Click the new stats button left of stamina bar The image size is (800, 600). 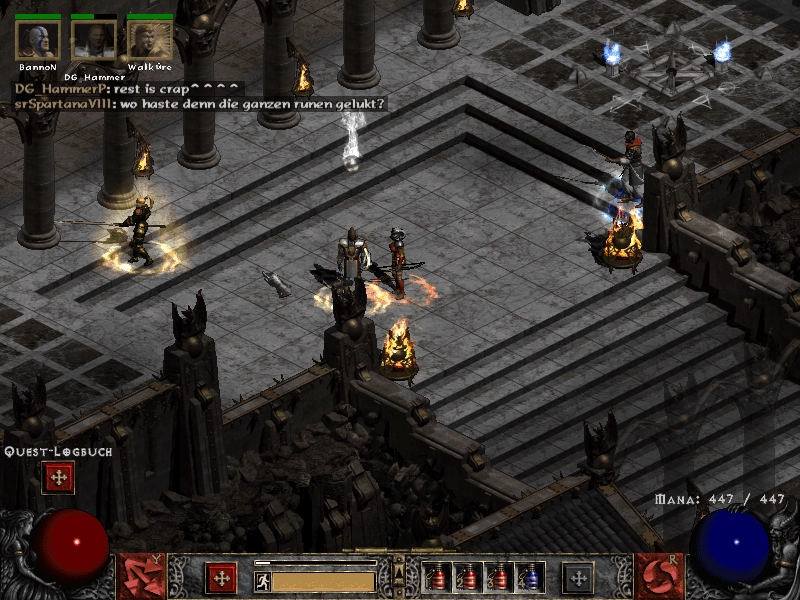221,577
